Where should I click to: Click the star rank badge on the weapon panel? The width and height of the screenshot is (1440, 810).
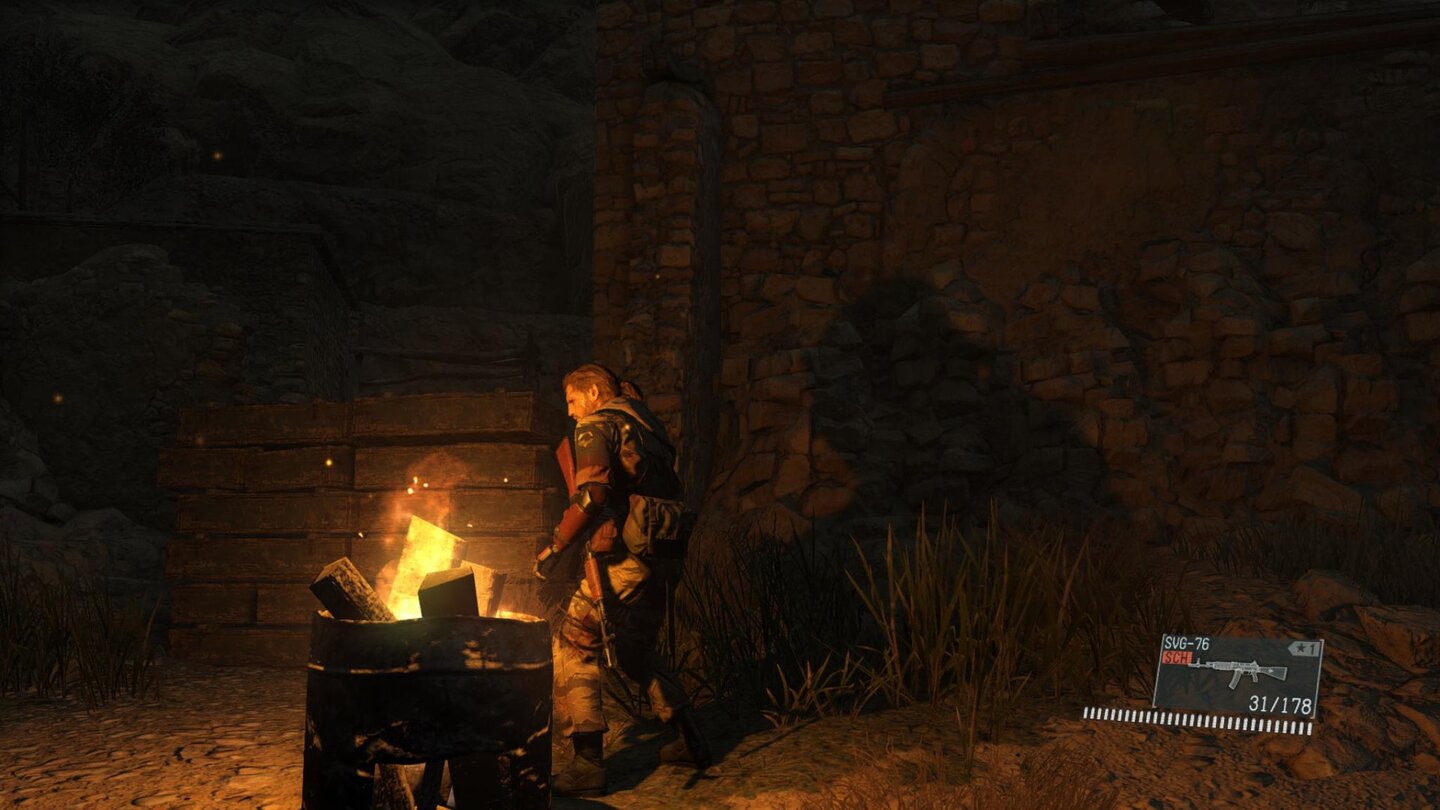[1300, 646]
